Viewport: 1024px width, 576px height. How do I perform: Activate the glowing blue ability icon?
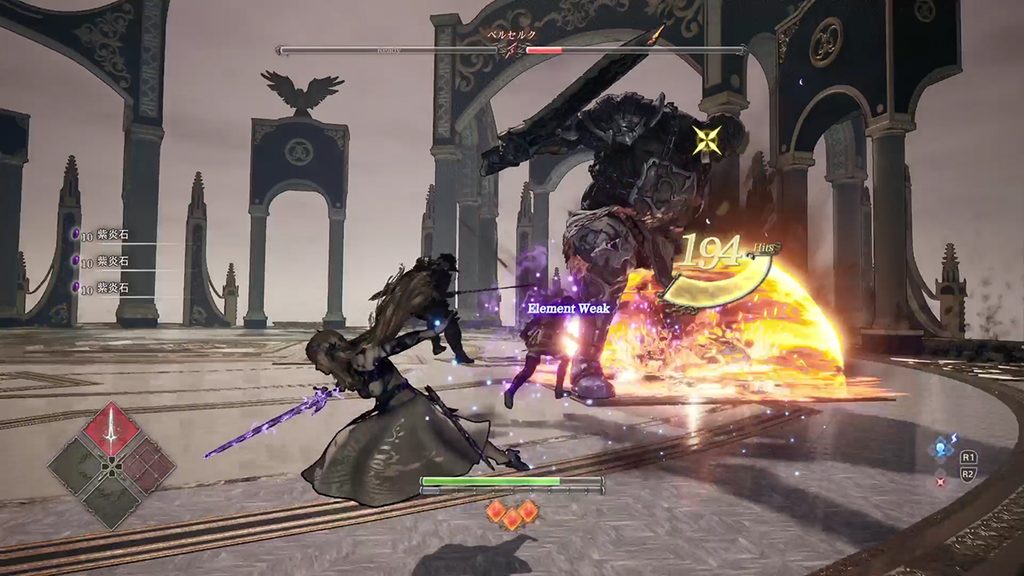point(941,450)
